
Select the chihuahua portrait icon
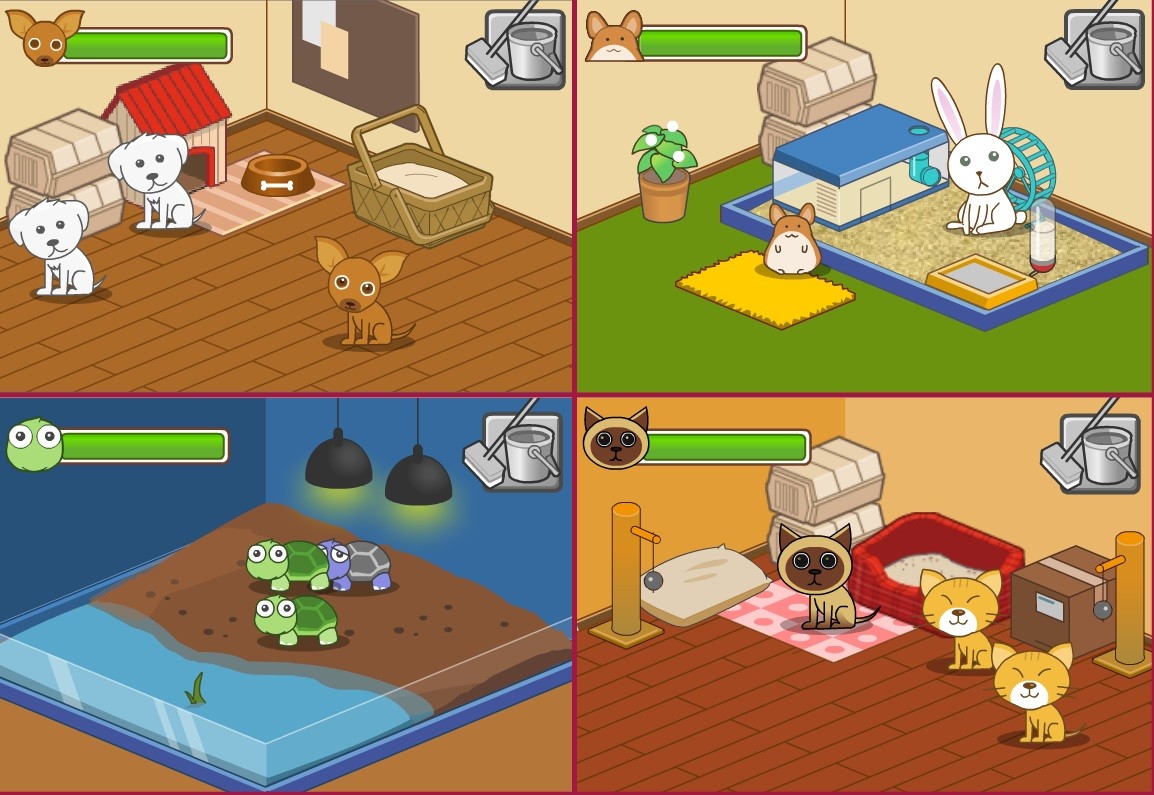click(44, 38)
